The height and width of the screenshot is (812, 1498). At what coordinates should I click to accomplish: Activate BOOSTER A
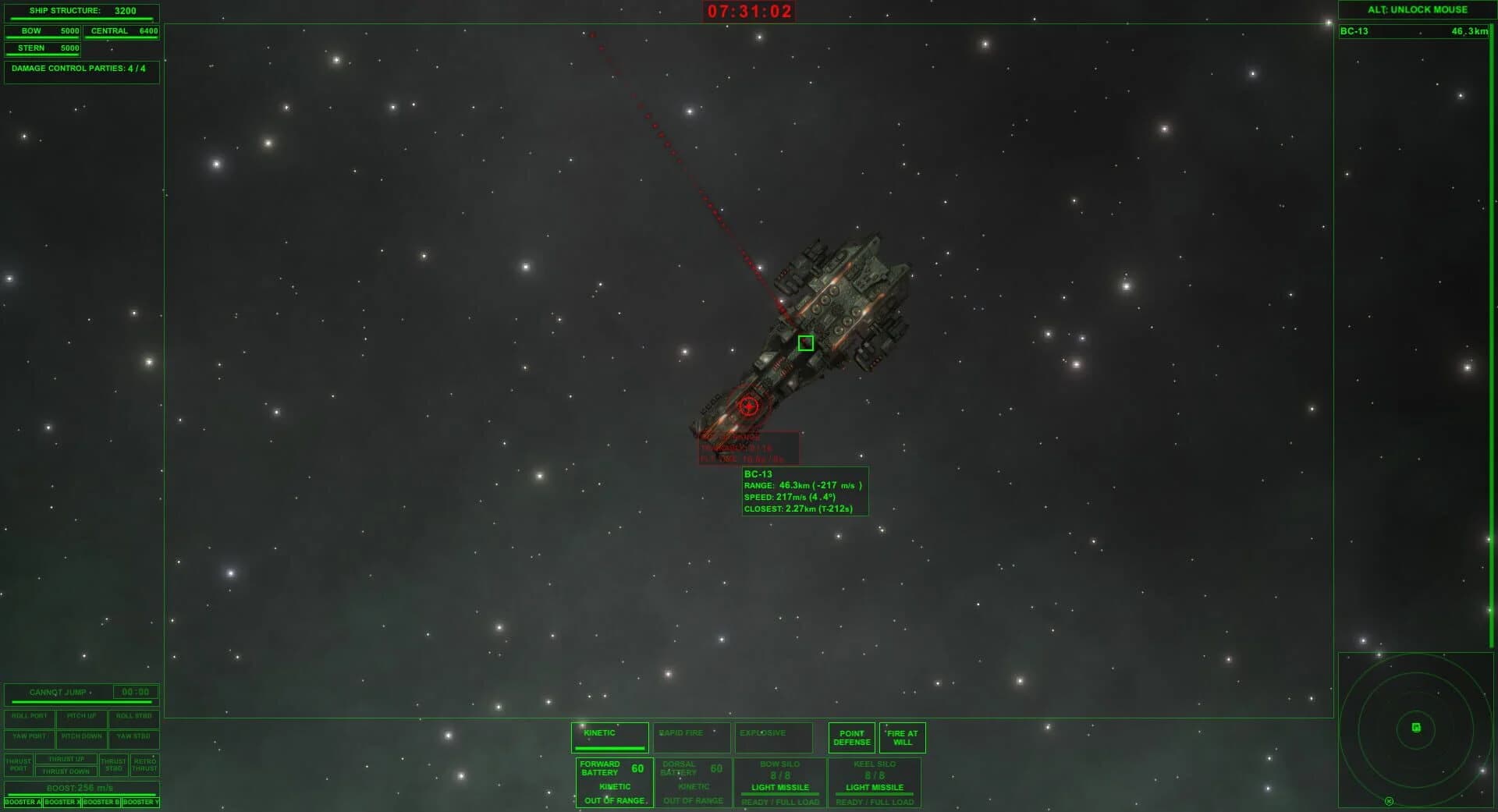21,801
